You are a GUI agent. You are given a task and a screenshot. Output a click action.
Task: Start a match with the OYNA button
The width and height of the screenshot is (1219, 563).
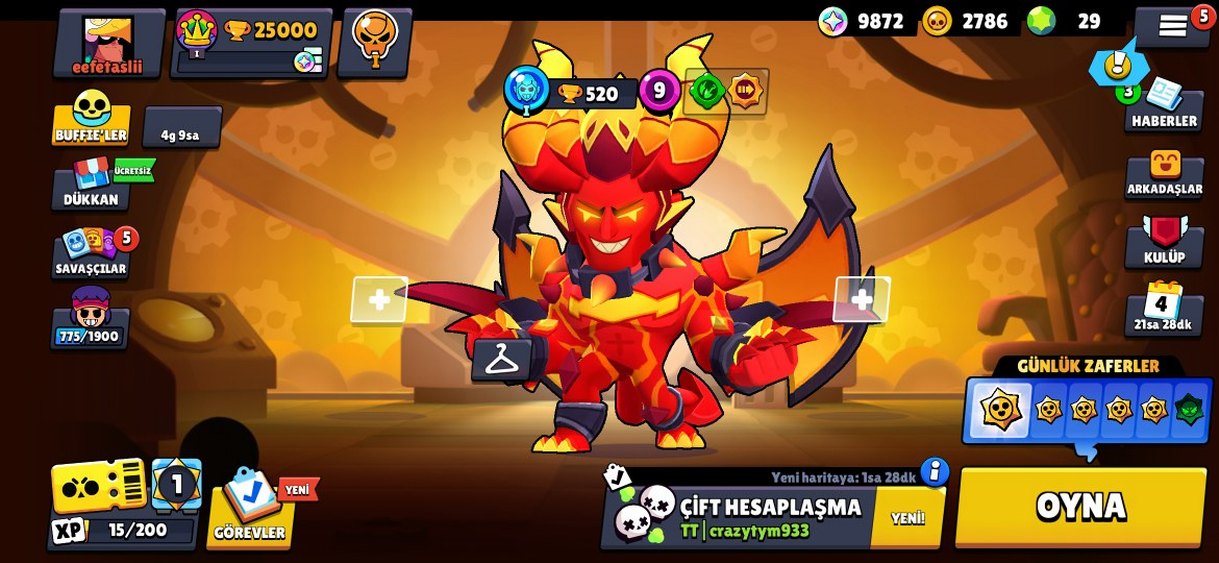1080,507
